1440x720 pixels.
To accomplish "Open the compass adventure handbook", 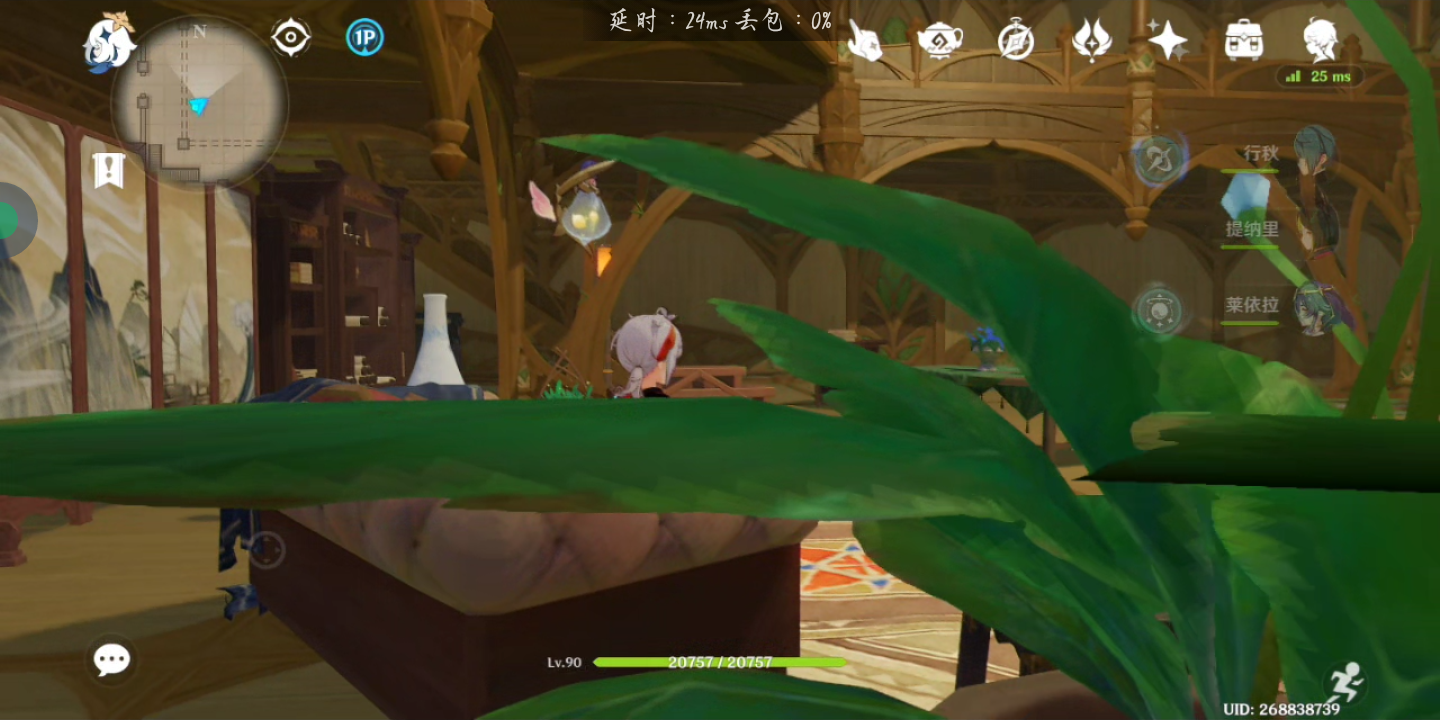I will pos(1016,41).
